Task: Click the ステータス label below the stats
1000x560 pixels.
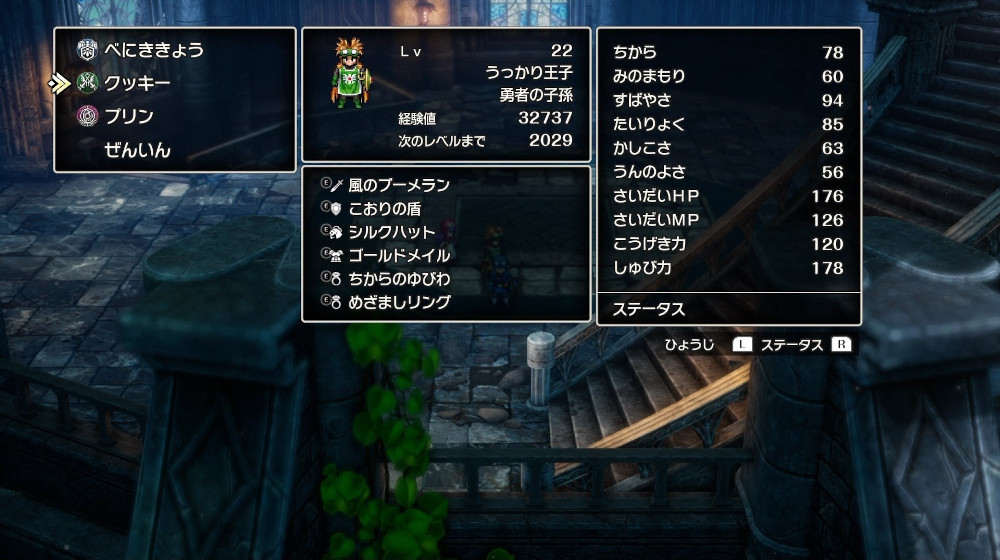Action: (649, 309)
